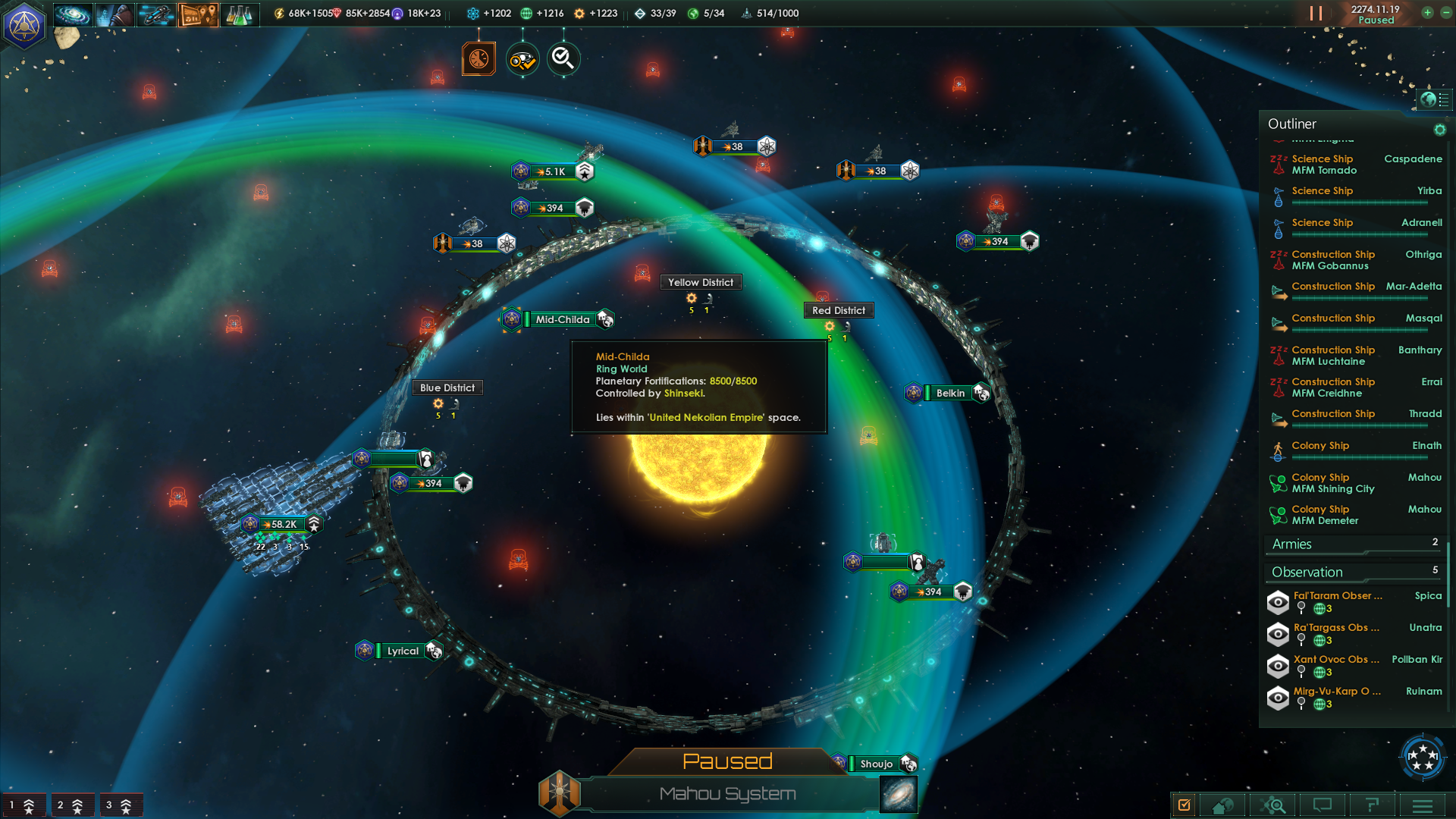Open the empire emblem government panel
The width and height of the screenshot is (1456, 819).
tap(24, 26)
